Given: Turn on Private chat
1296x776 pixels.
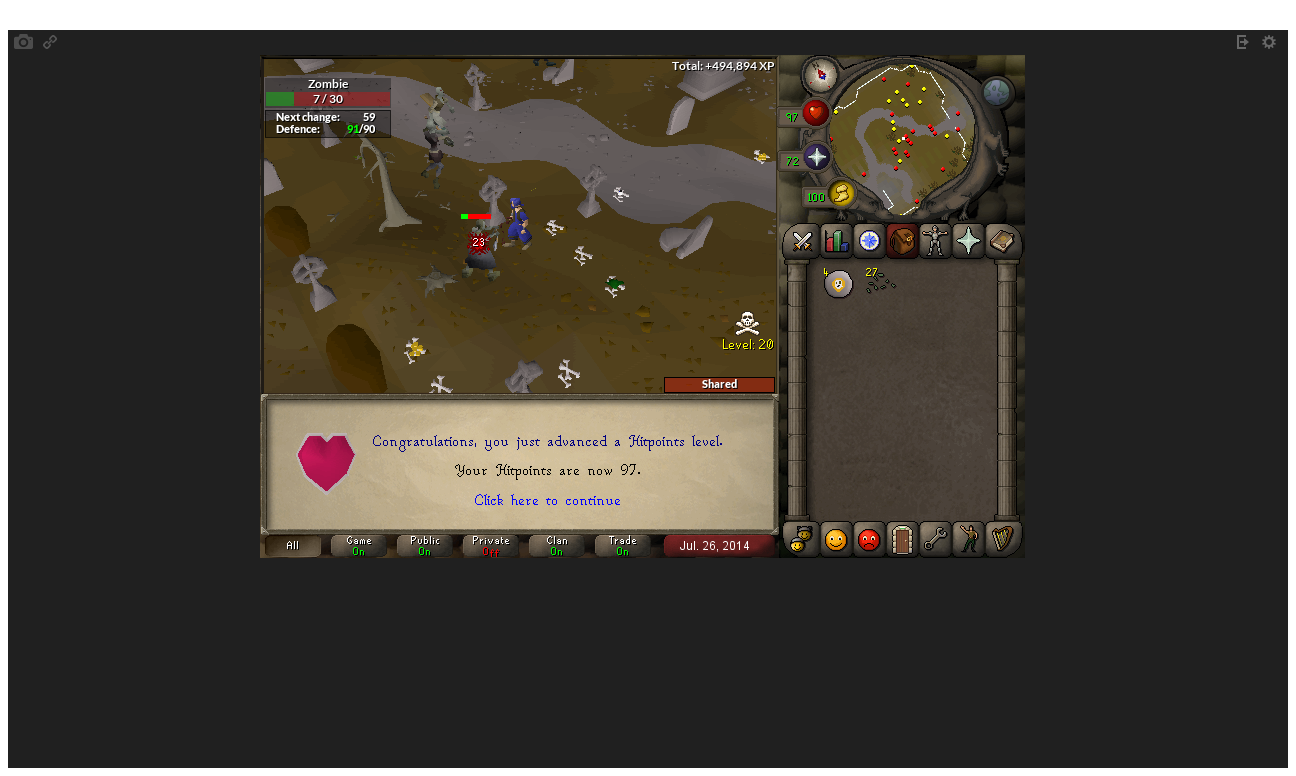Looking at the screenshot, I should pos(490,545).
